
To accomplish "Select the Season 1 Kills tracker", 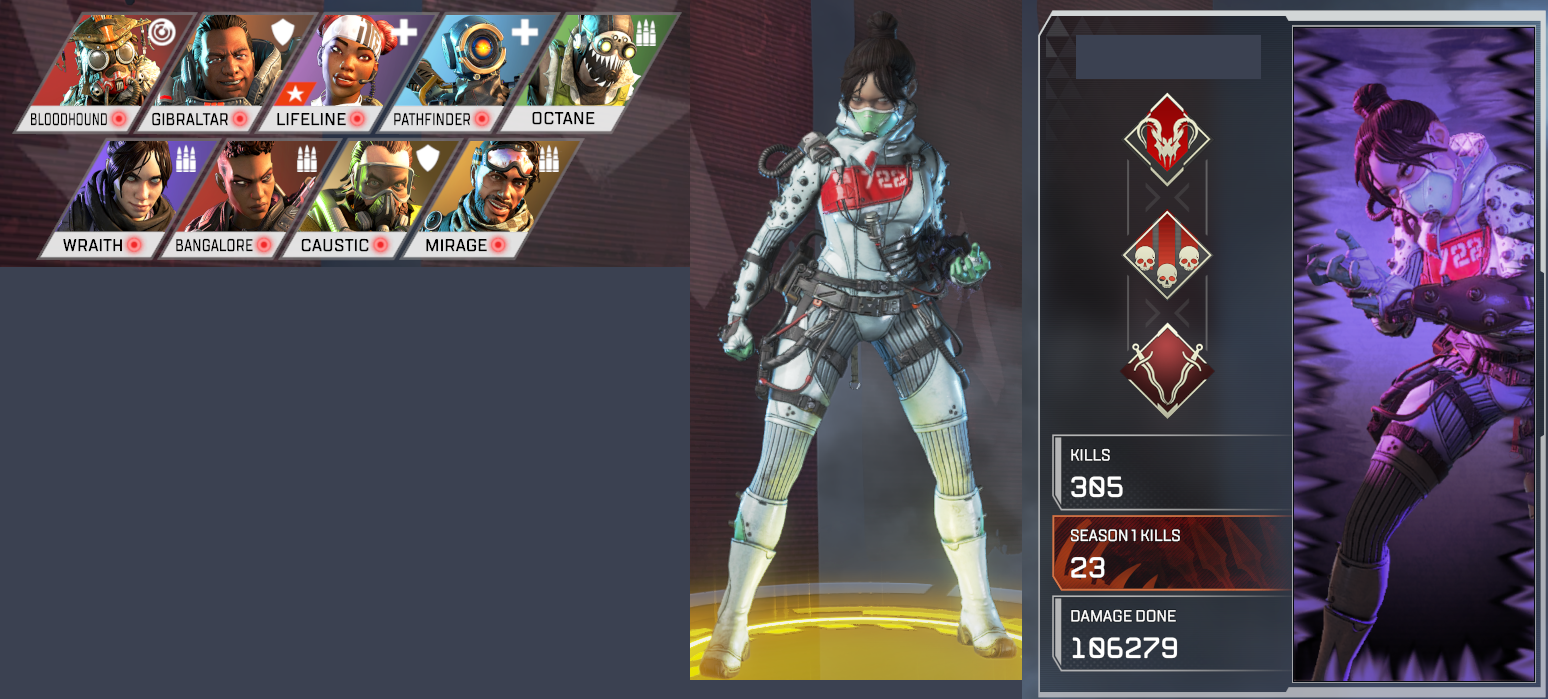I will [1172, 553].
